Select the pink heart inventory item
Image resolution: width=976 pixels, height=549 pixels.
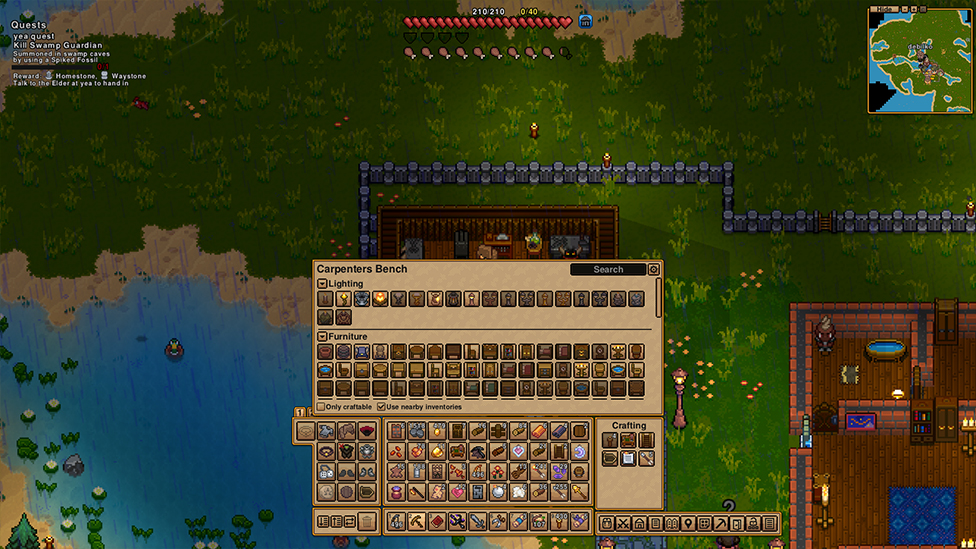pyautogui.click(x=457, y=491)
